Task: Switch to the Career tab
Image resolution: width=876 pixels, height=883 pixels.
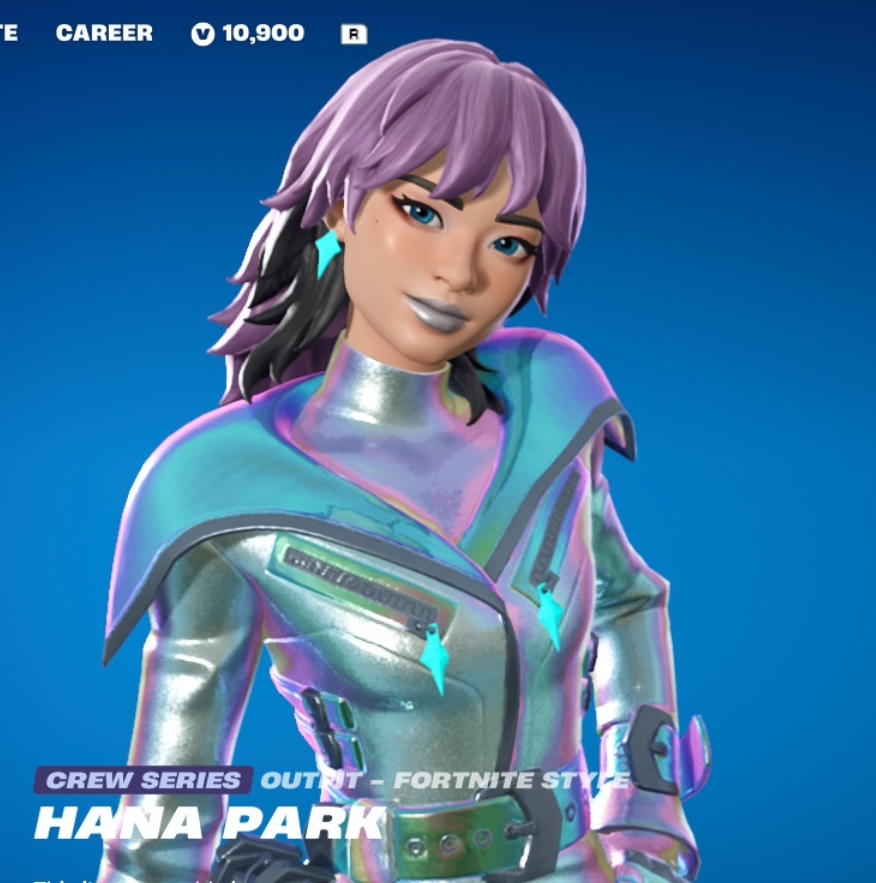Action: (x=104, y=33)
